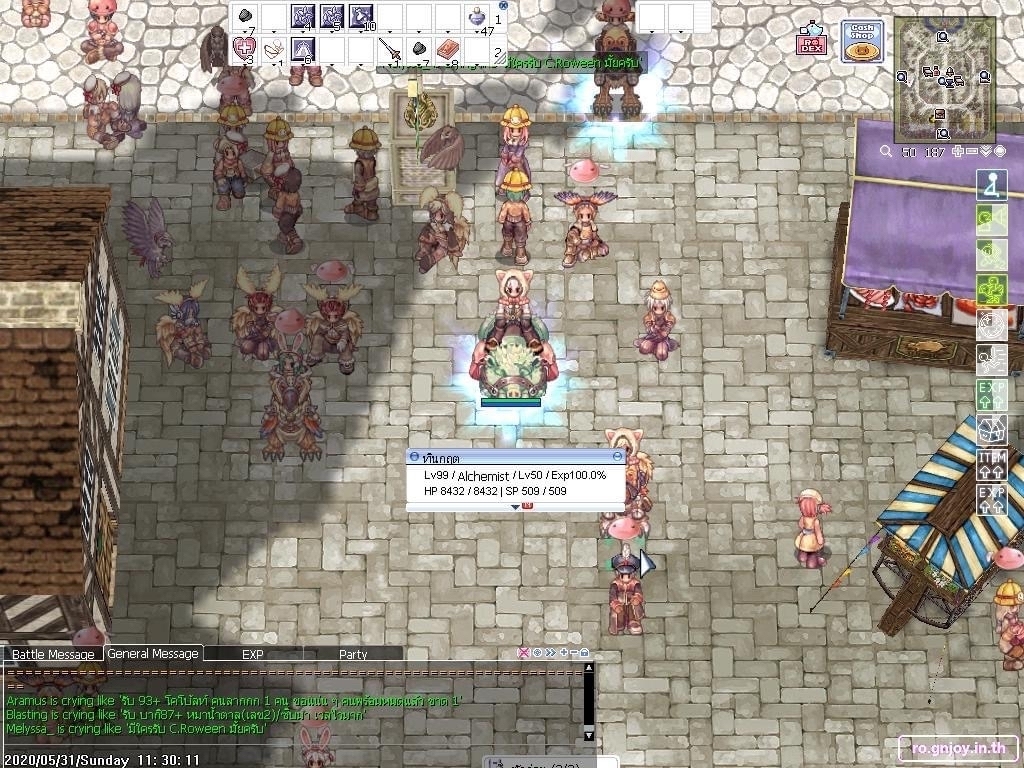
Task: Select the sword hotkey slot
Action: pos(391,48)
